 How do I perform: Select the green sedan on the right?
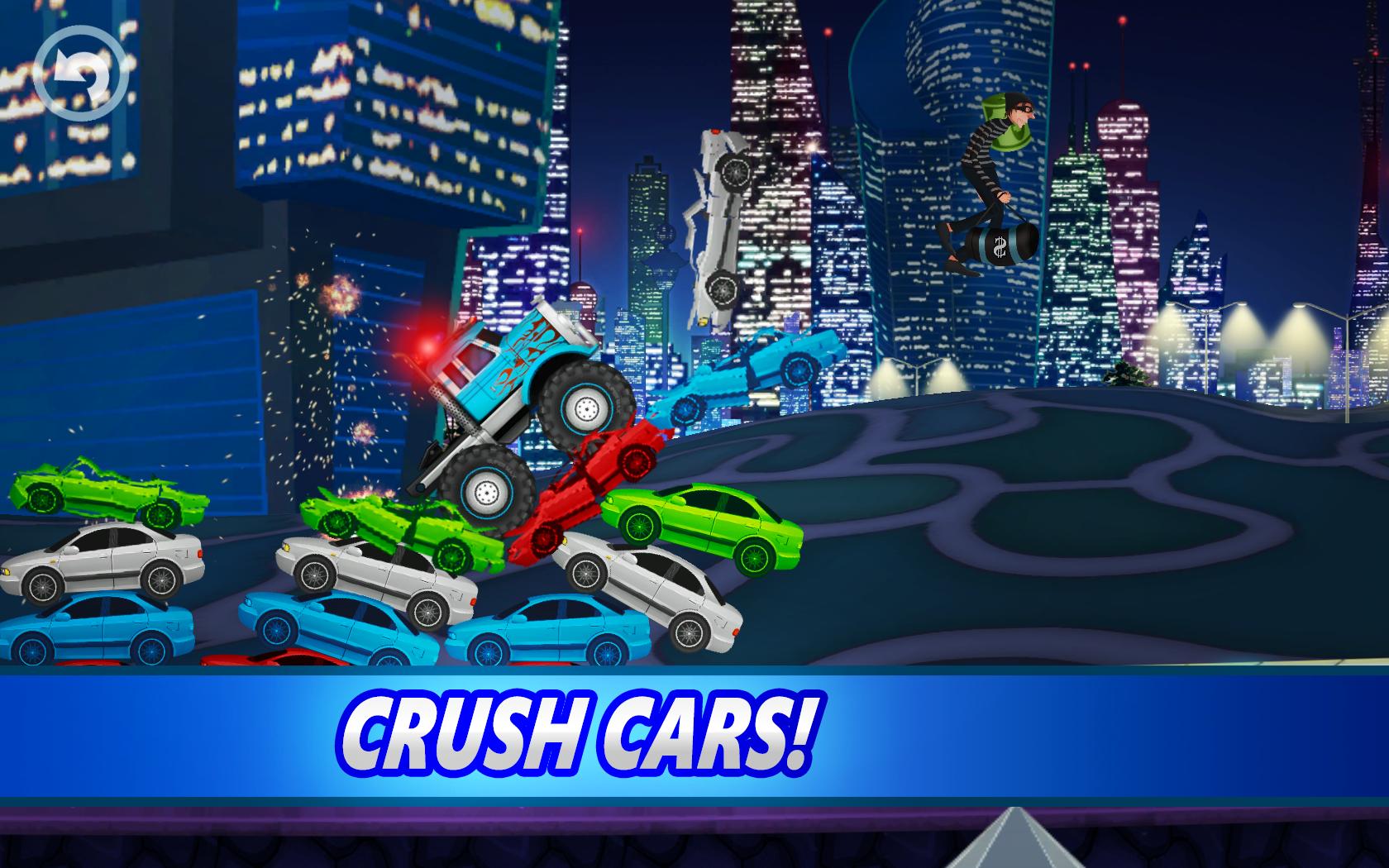tap(707, 525)
